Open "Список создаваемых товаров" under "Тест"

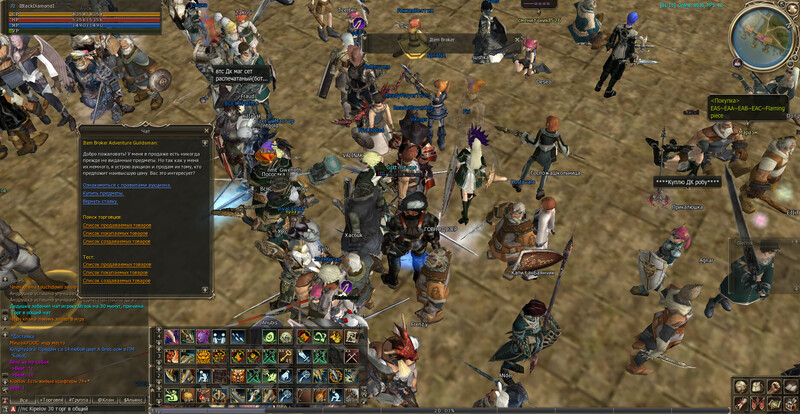[115, 279]
